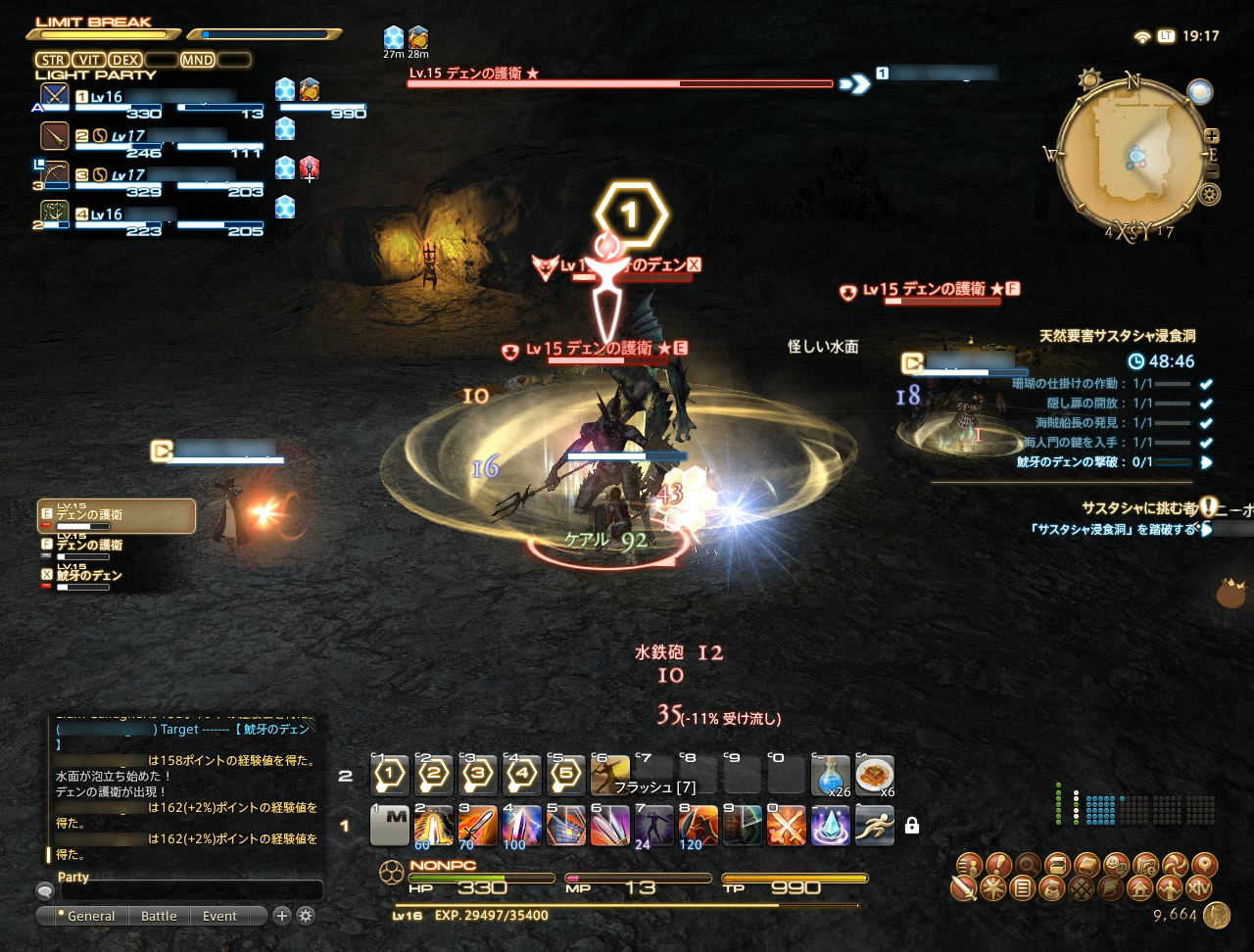Click the Party chat input field
This screenshot has height=952, width=1254.
tap(191, 891)
